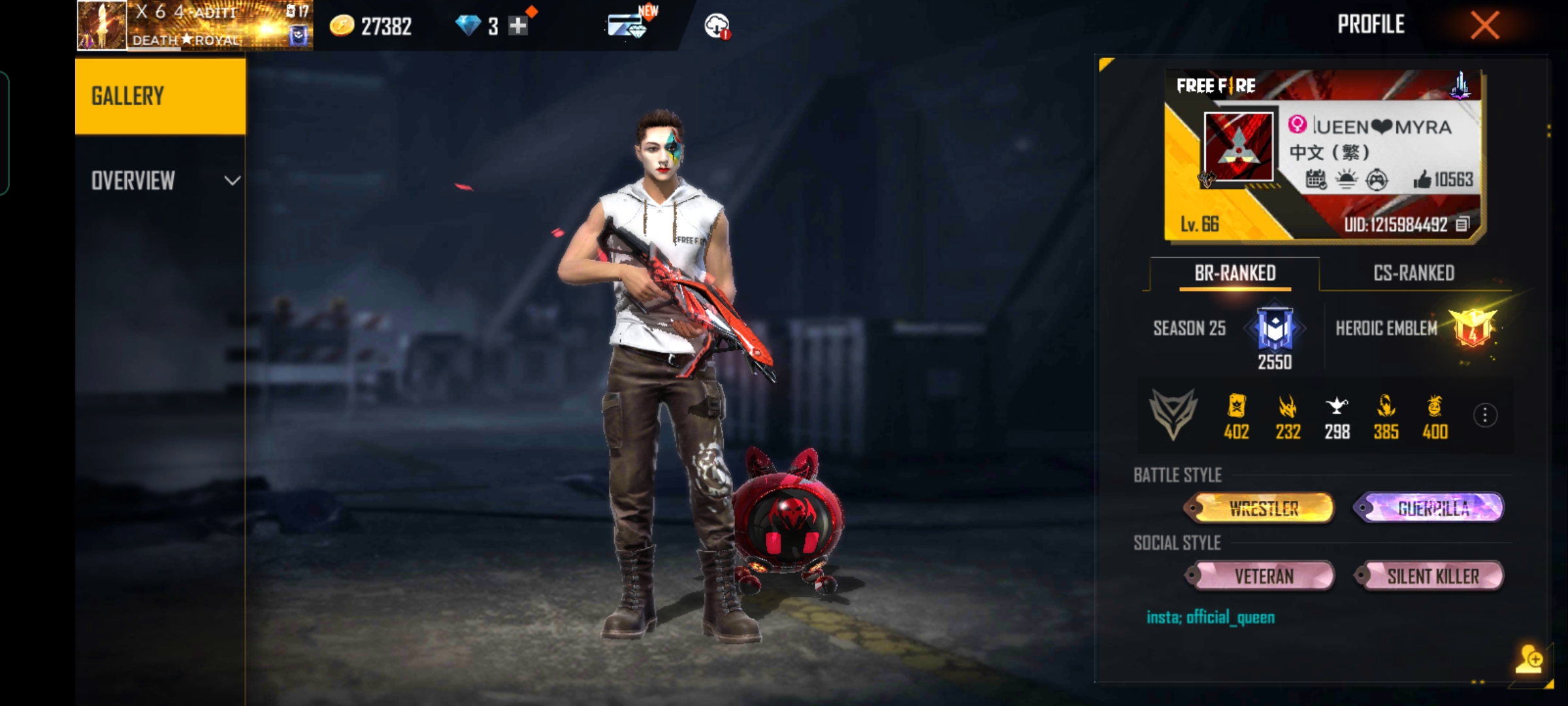
Task: Select the BR-Ranked tab
Action: pyautogui.click(x=1235, y=273)
